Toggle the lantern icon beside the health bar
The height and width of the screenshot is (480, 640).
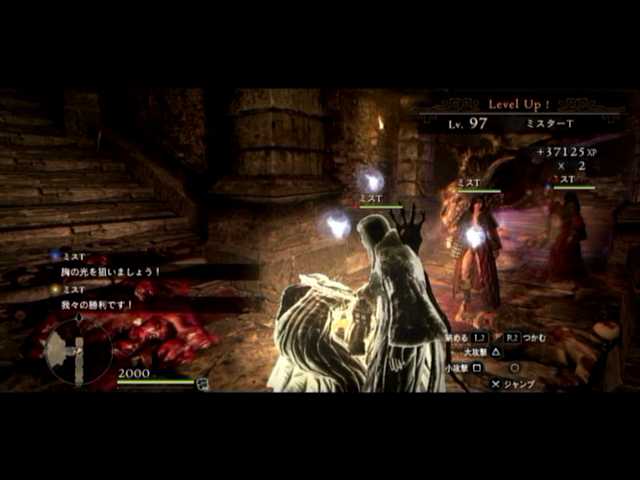click(x=202, y=383)
